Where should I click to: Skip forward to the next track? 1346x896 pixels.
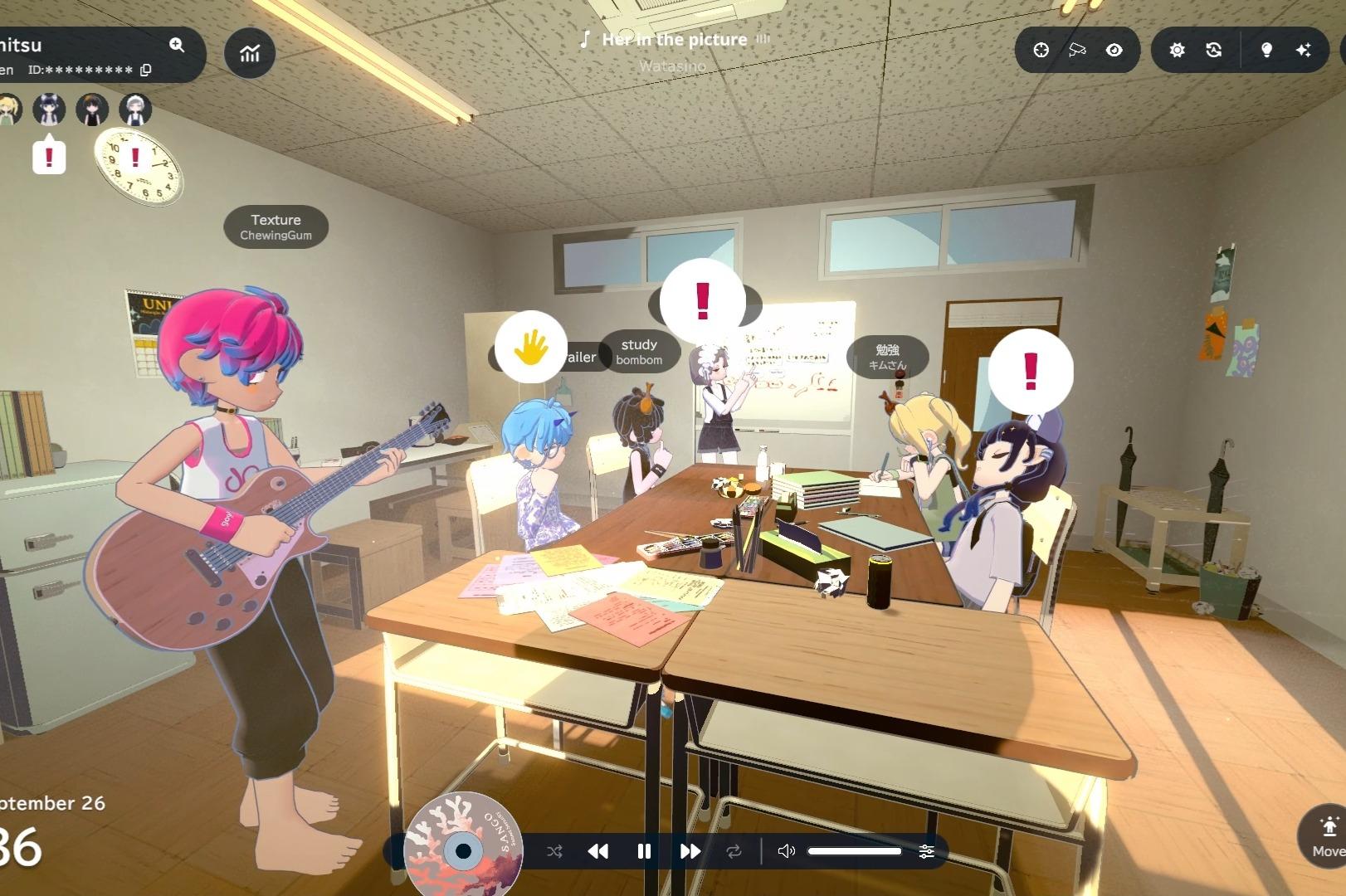tap(690, 851)
